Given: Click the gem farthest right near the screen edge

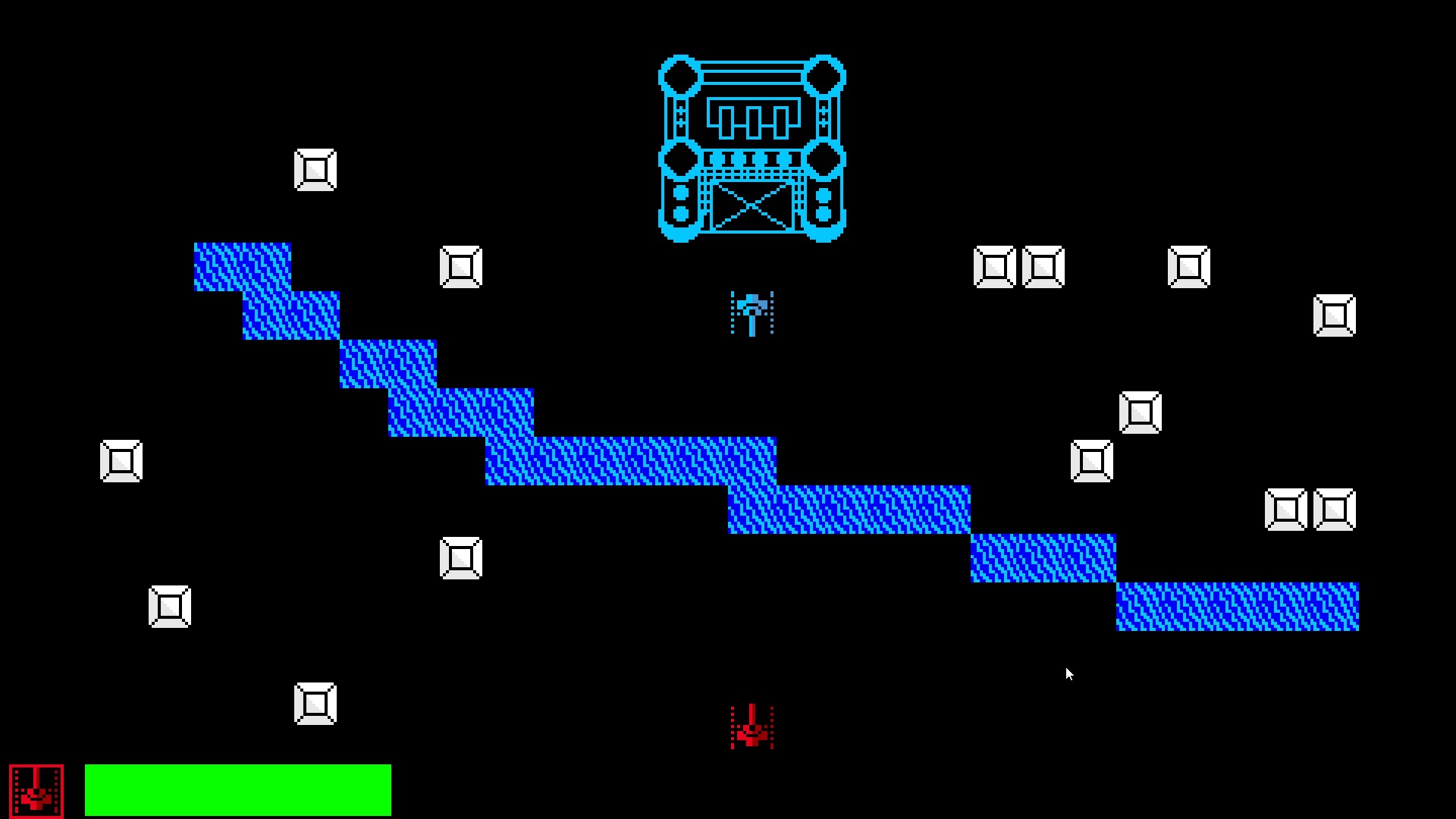Looking at the screenshot, I should pos(1334,316).
